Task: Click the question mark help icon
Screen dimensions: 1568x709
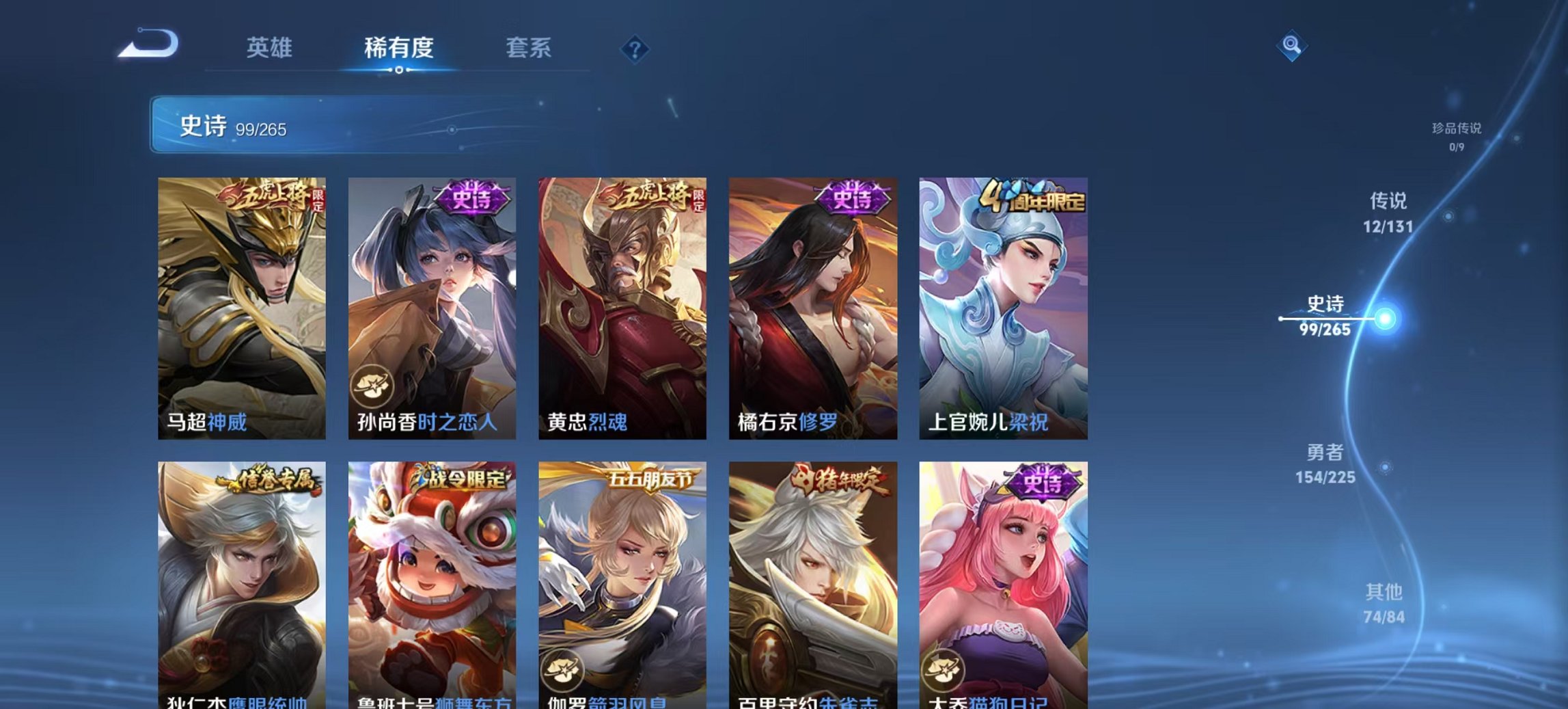Action: 635,48
